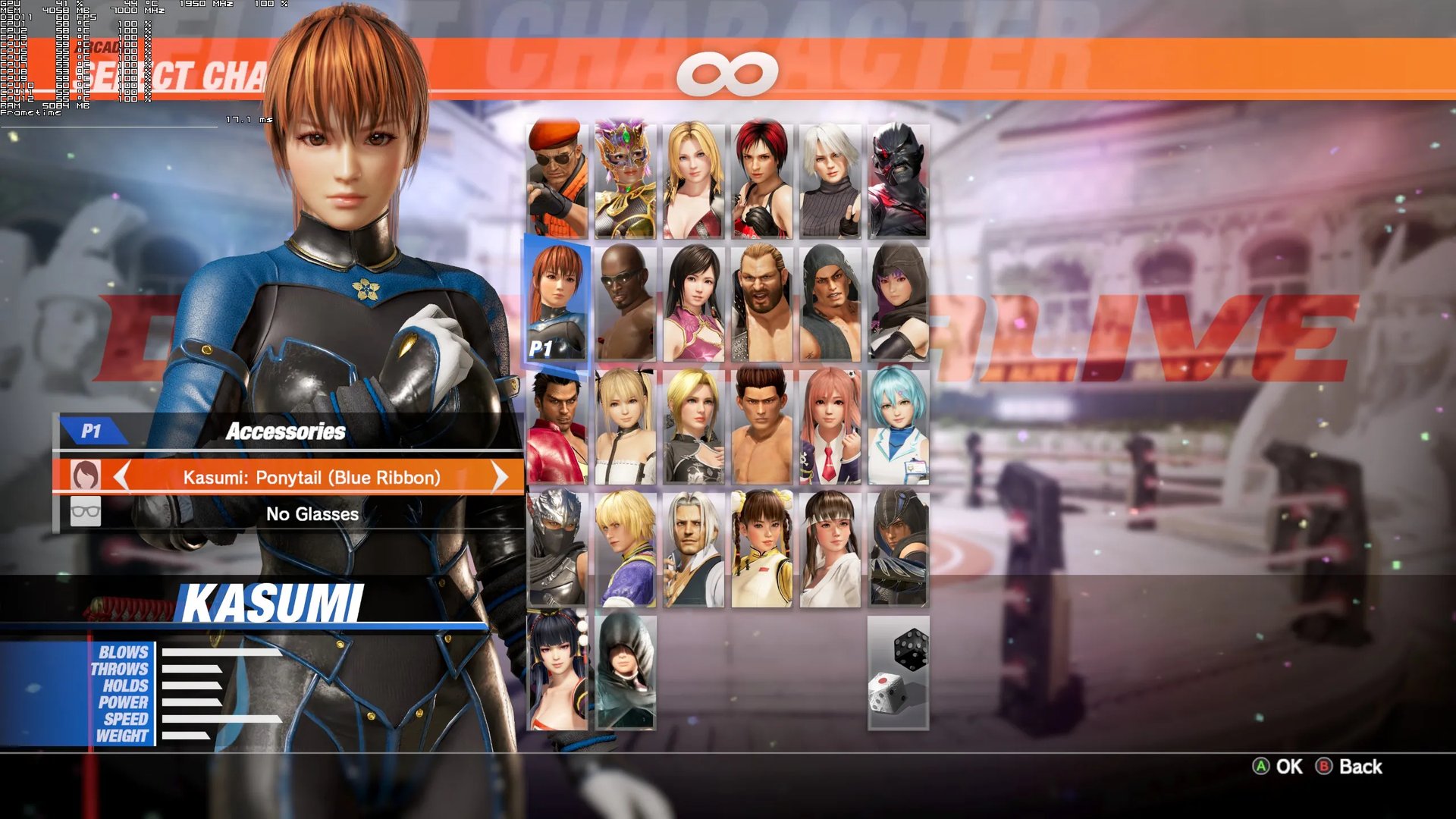Advance hairstyle with the right arrow
The image size is (1456, 819).
pos(499,477)
